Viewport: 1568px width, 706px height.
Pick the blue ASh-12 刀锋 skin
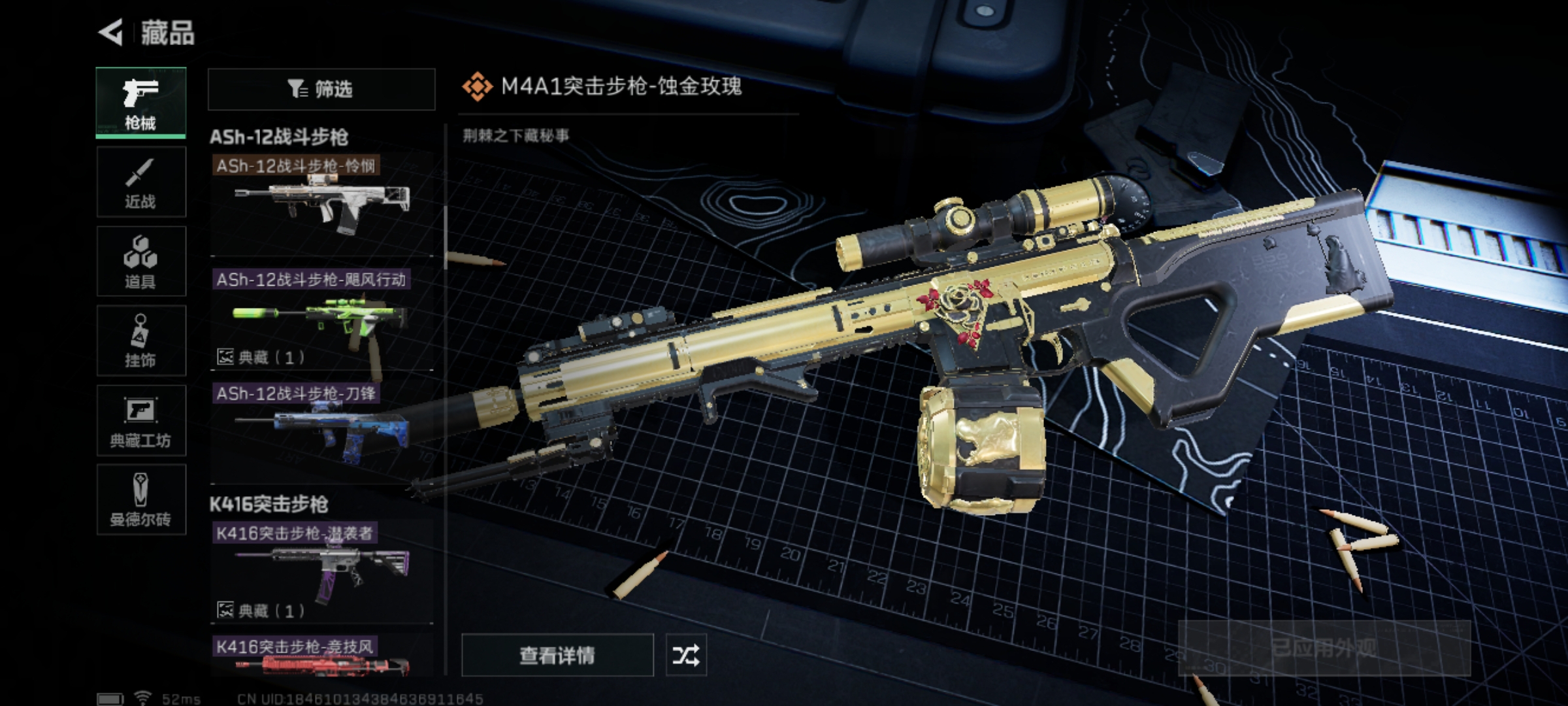[322, 428]
